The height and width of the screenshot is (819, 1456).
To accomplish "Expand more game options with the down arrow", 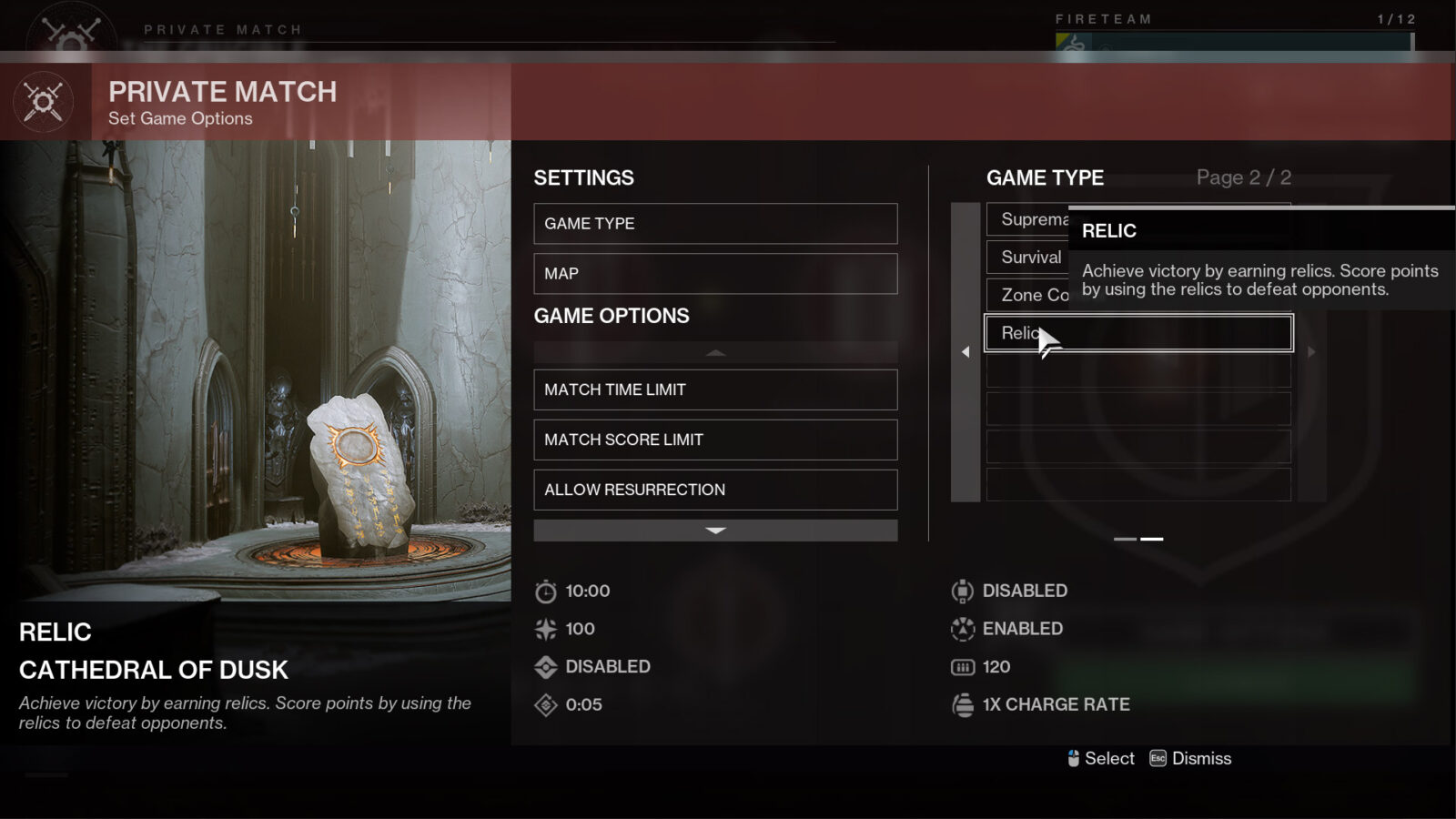I will pos(715,531).
